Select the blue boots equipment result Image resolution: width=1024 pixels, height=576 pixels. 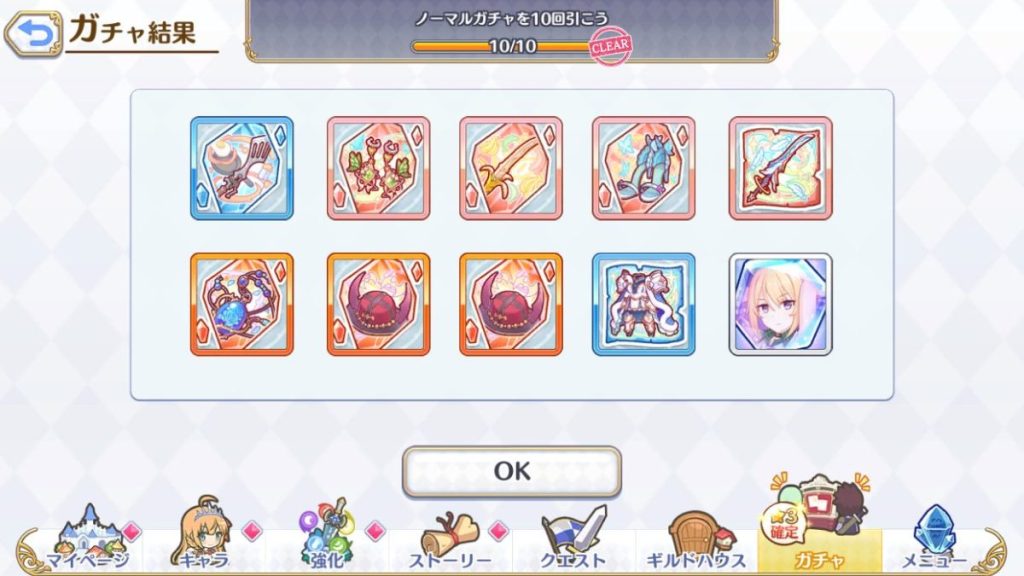pyautogui.click(x=643, y=168)
